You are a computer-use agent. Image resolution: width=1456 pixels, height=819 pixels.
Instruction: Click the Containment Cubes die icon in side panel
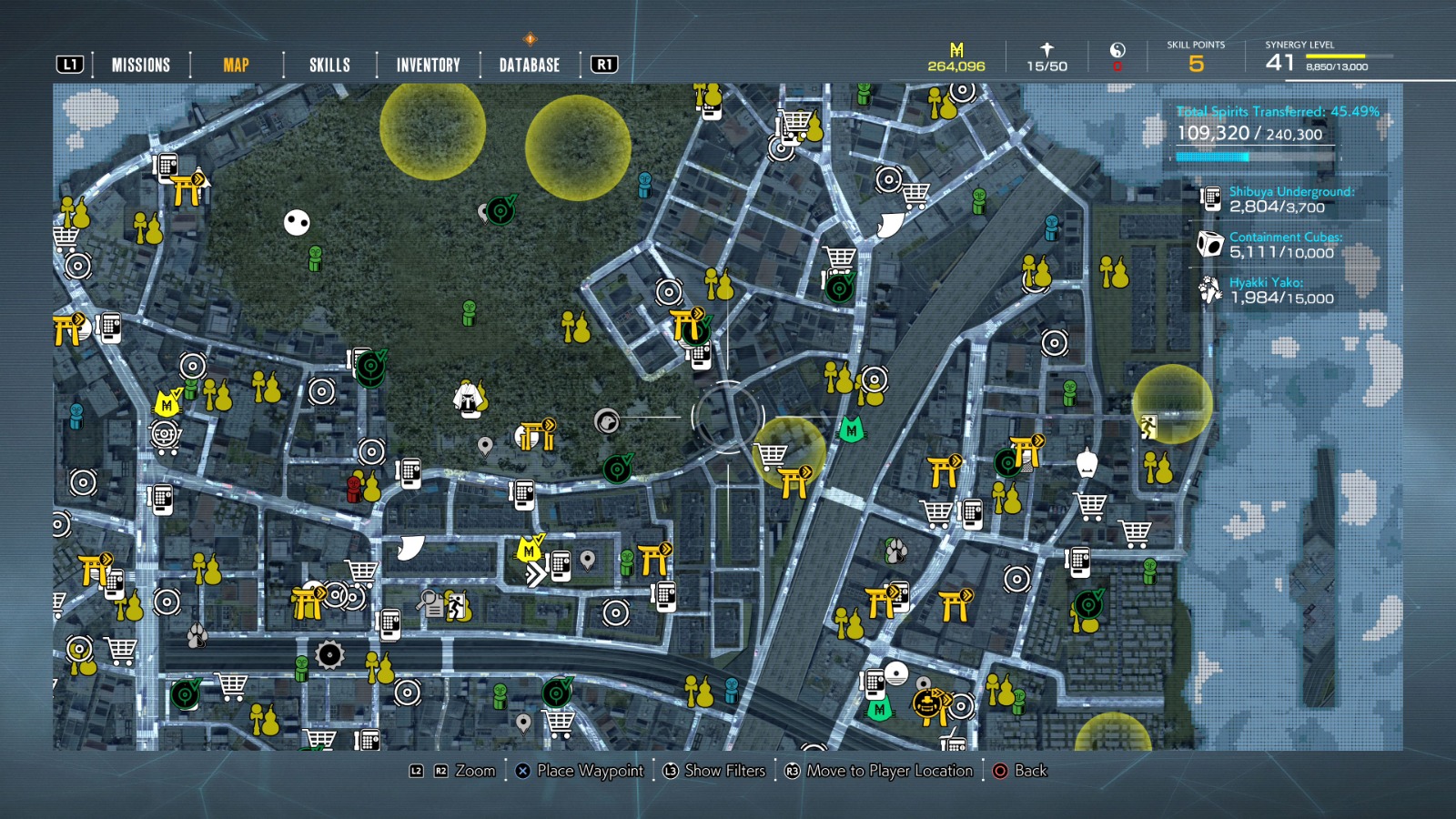coord(1210,244)
